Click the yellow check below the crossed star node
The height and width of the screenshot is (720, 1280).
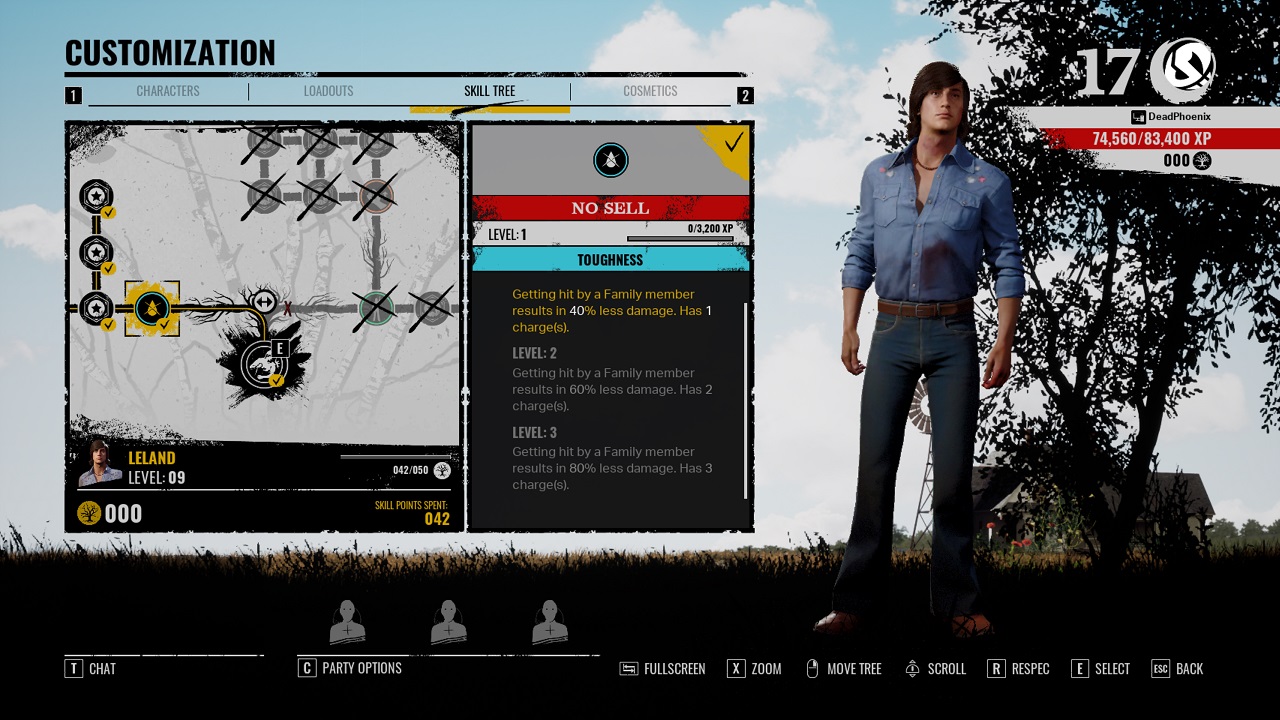108,324
